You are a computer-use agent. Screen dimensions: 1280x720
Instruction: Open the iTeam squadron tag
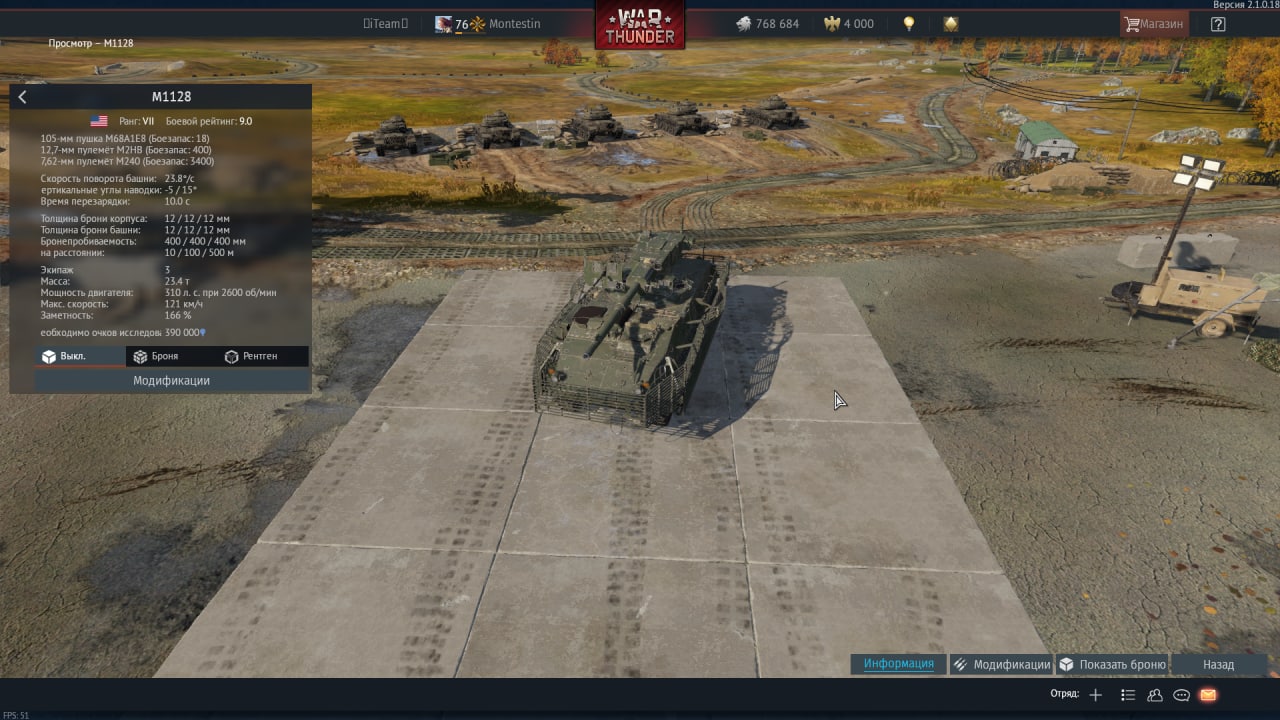385,24
